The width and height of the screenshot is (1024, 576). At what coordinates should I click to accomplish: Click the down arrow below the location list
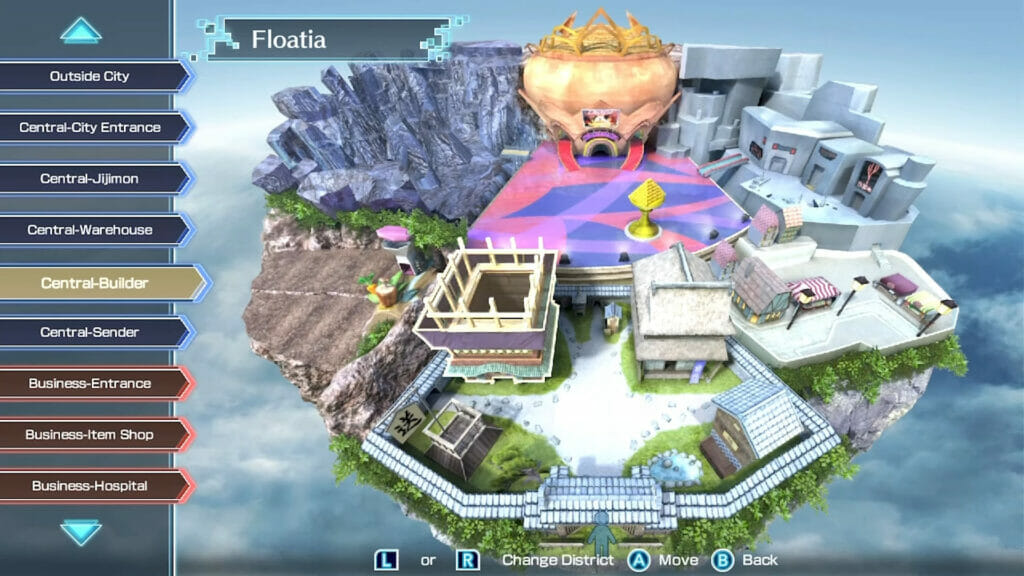click(x=81, y=531)
